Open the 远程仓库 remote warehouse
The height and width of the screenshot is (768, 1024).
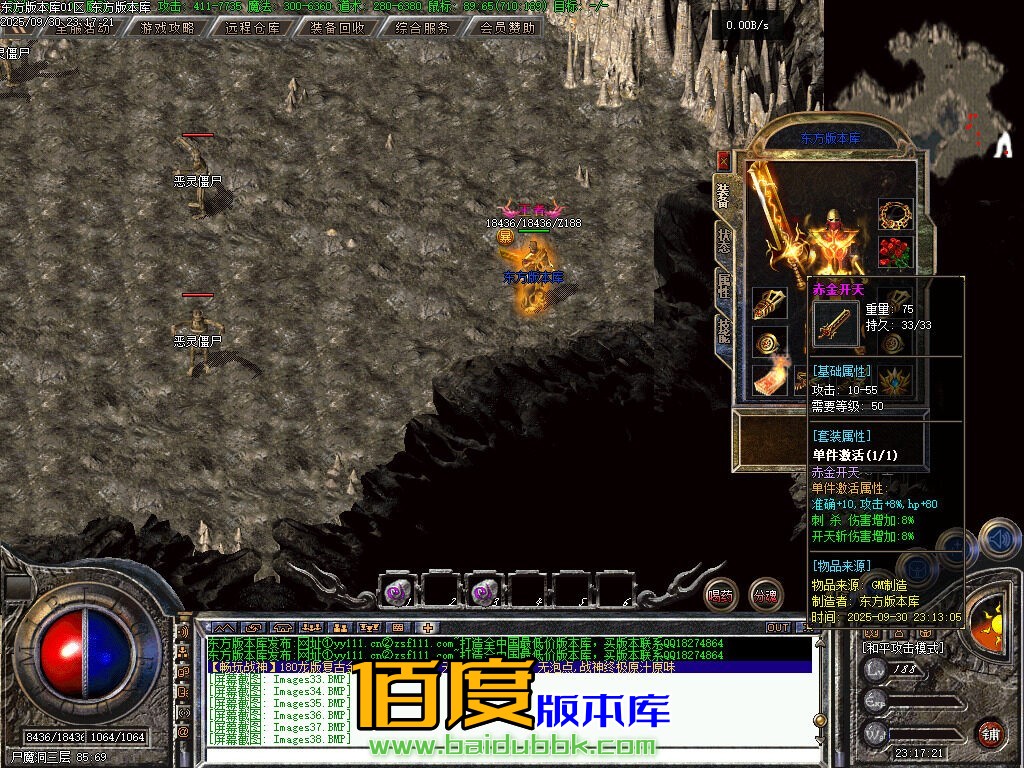coord(252,28)
